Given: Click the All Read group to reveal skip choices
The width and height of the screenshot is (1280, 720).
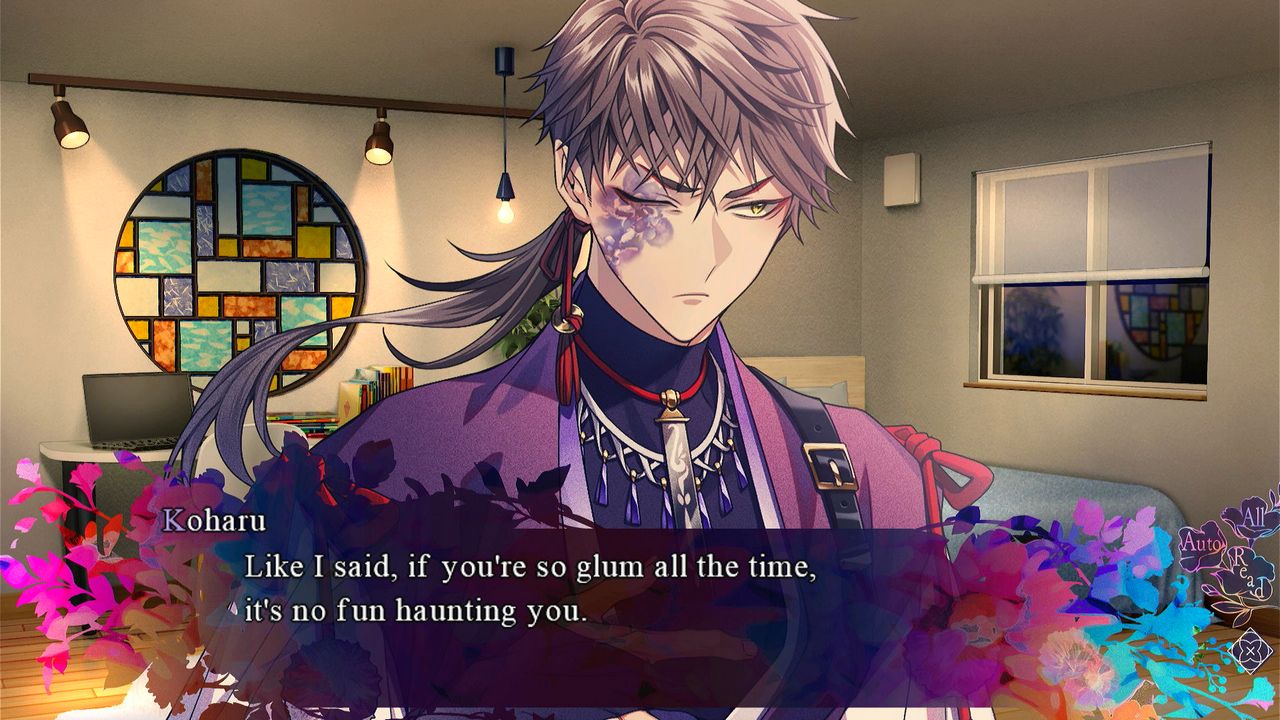Looking at the screenshot, I should coord(1250,545).
